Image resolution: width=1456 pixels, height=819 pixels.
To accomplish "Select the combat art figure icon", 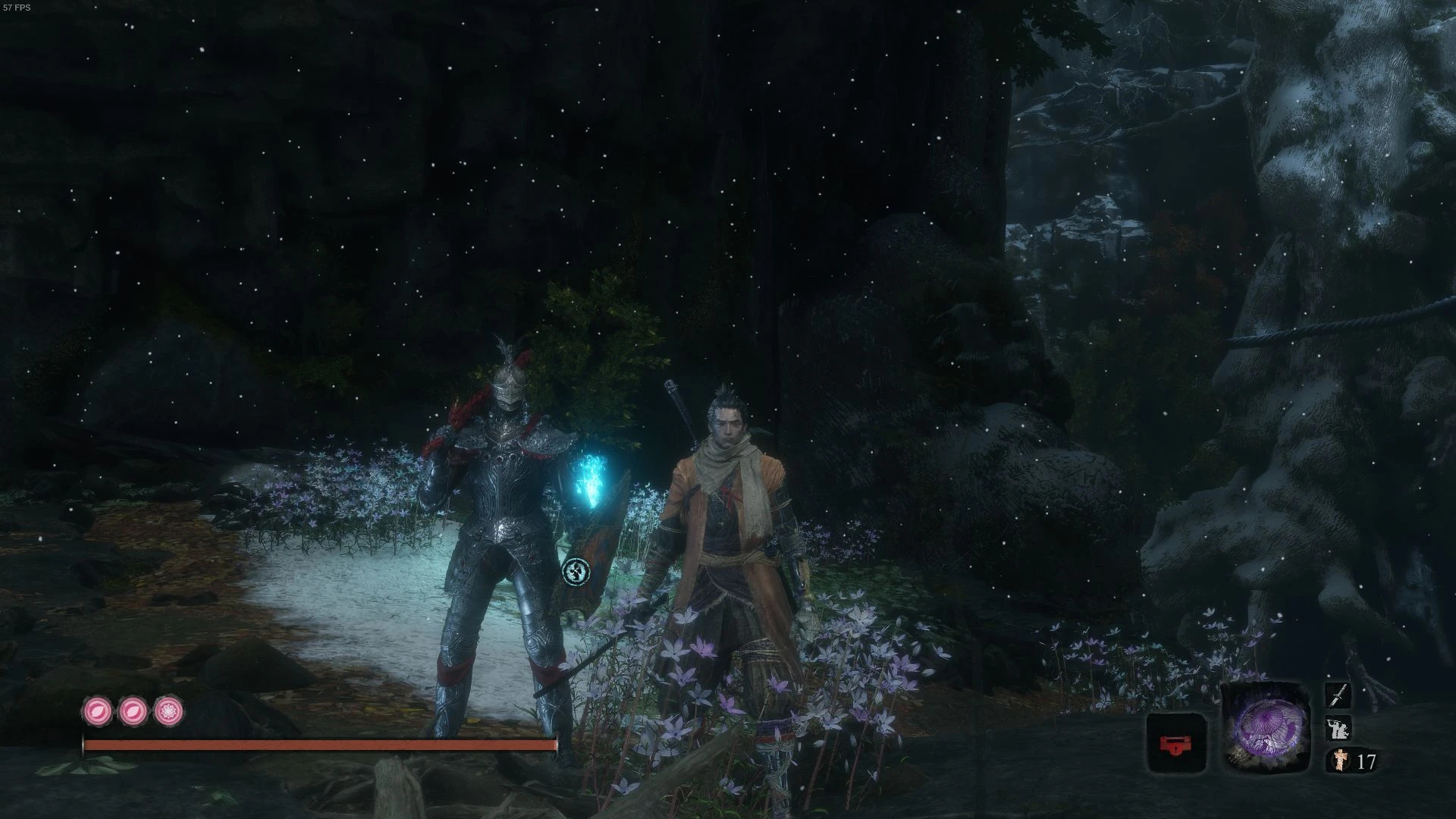I will (1338, 728).
